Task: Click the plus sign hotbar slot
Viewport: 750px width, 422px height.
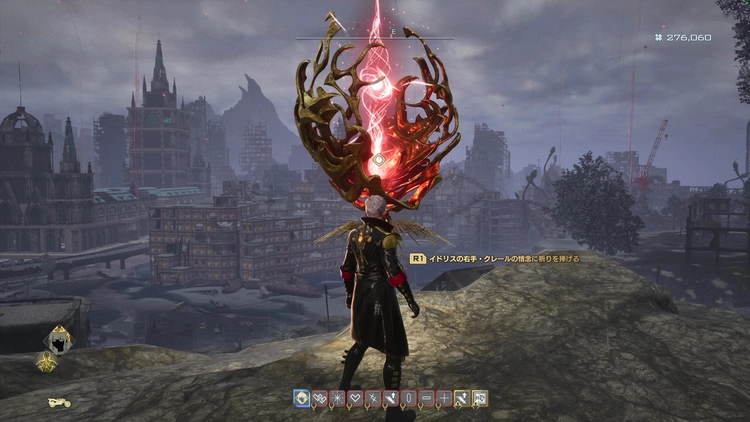Action: (445, 398)
